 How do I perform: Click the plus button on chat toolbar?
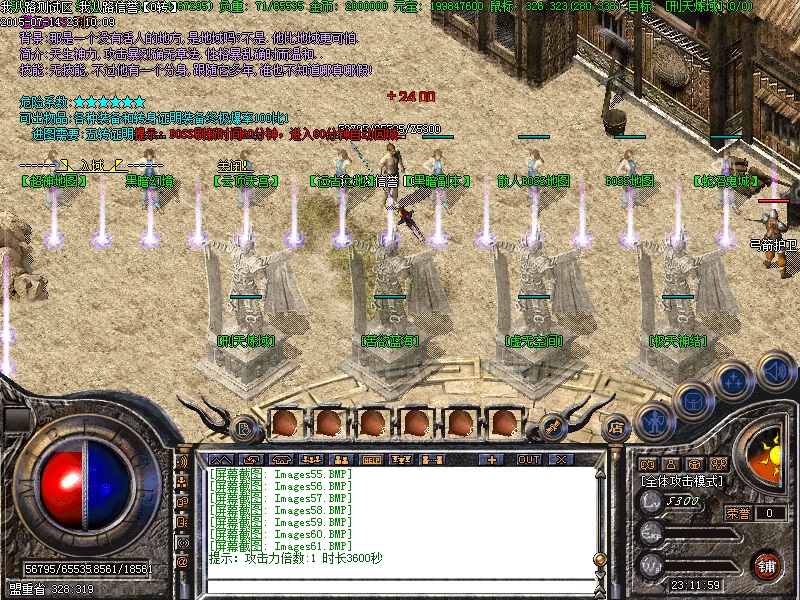tap(491, 459)
